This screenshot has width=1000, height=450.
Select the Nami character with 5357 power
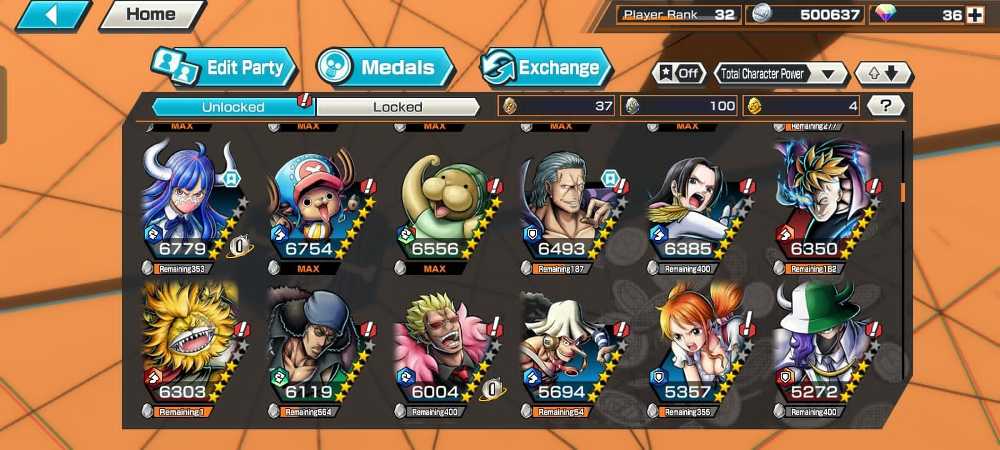[x=699, y=346]
